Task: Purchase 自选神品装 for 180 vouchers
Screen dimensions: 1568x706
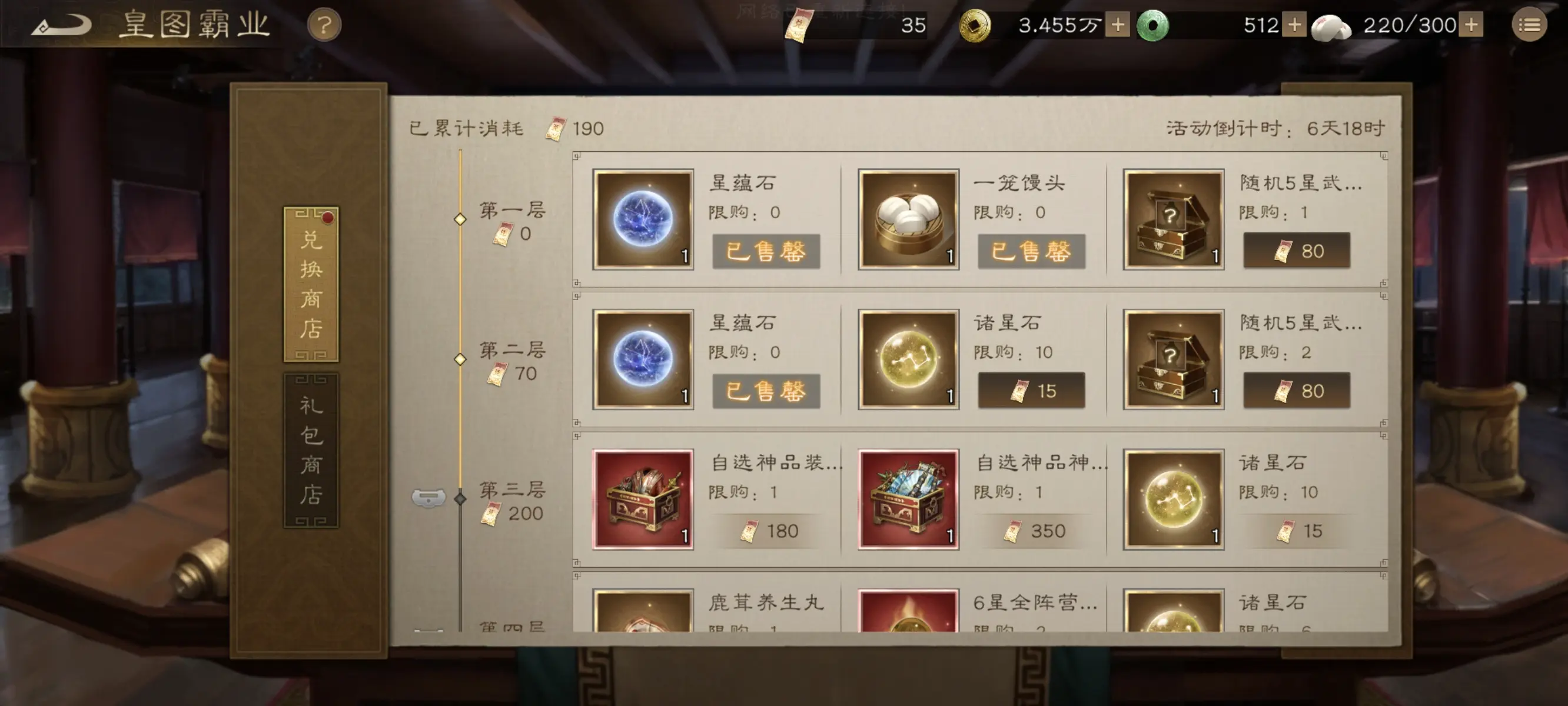Action: click(768, 530)
